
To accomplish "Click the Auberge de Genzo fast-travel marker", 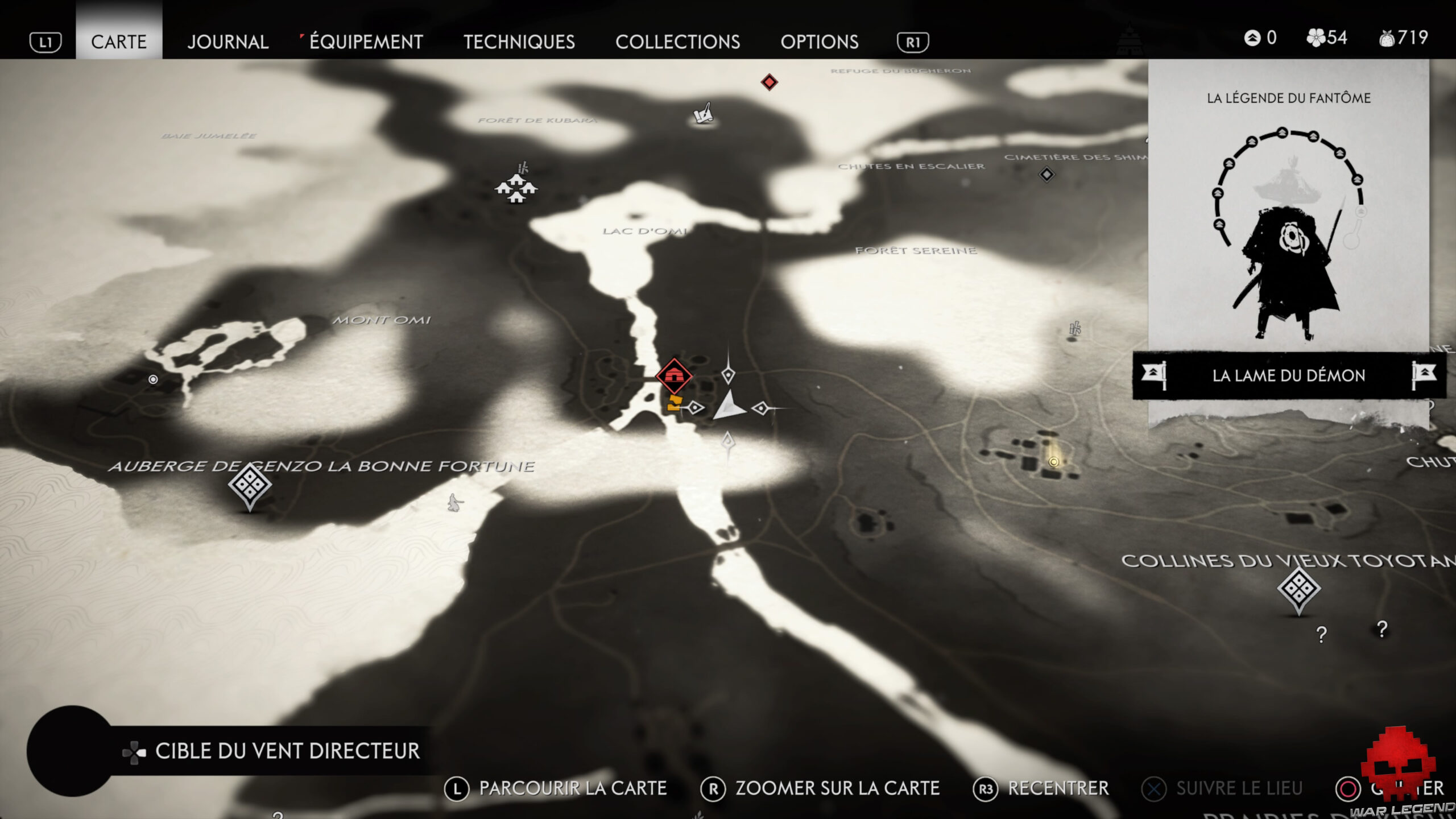I will [x=250, y=485].
